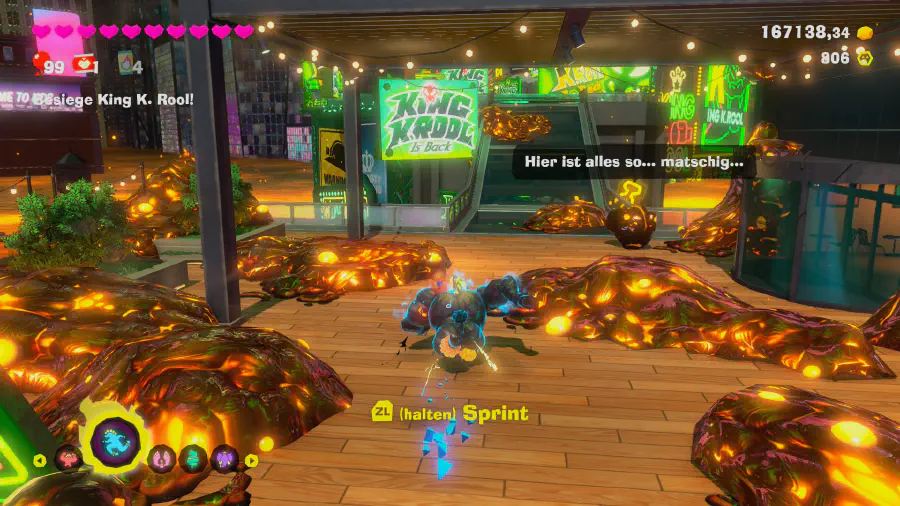
Task: Click the yellow right arrow beside the transformations
Action: click(x=251, y=461)
